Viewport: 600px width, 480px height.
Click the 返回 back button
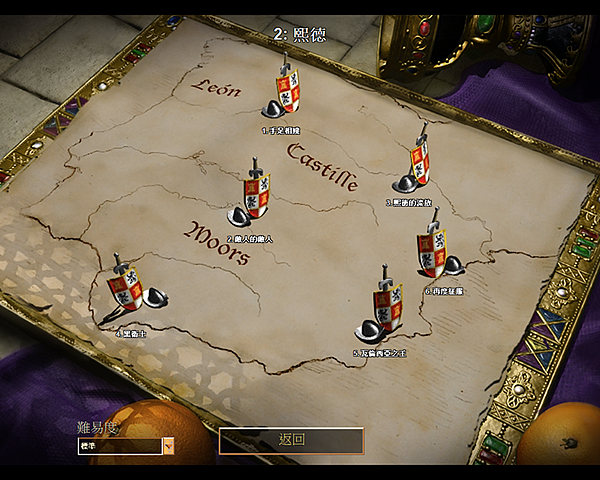point(291,440)
